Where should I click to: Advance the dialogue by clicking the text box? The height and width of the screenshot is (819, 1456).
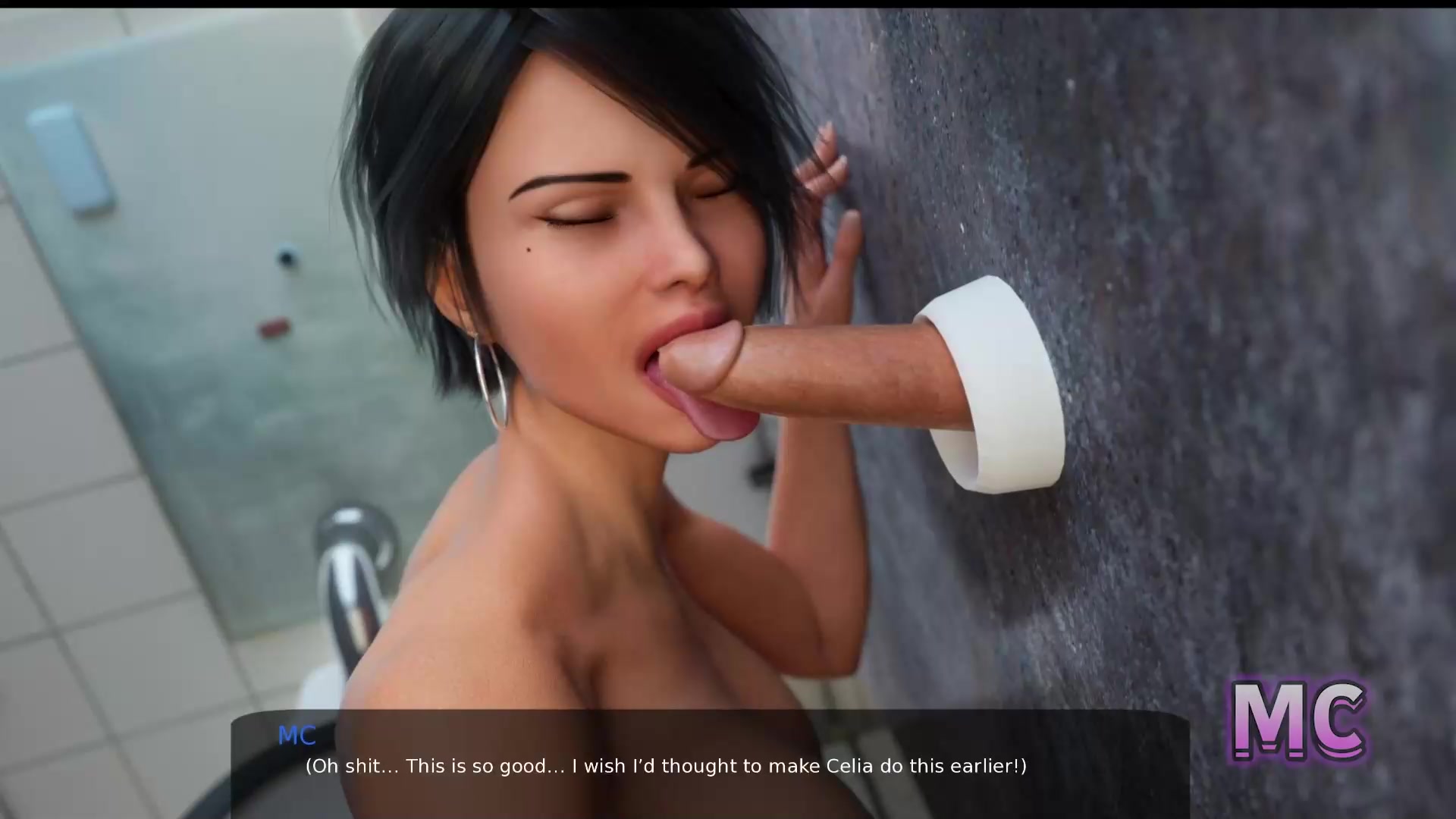(710, 764)
